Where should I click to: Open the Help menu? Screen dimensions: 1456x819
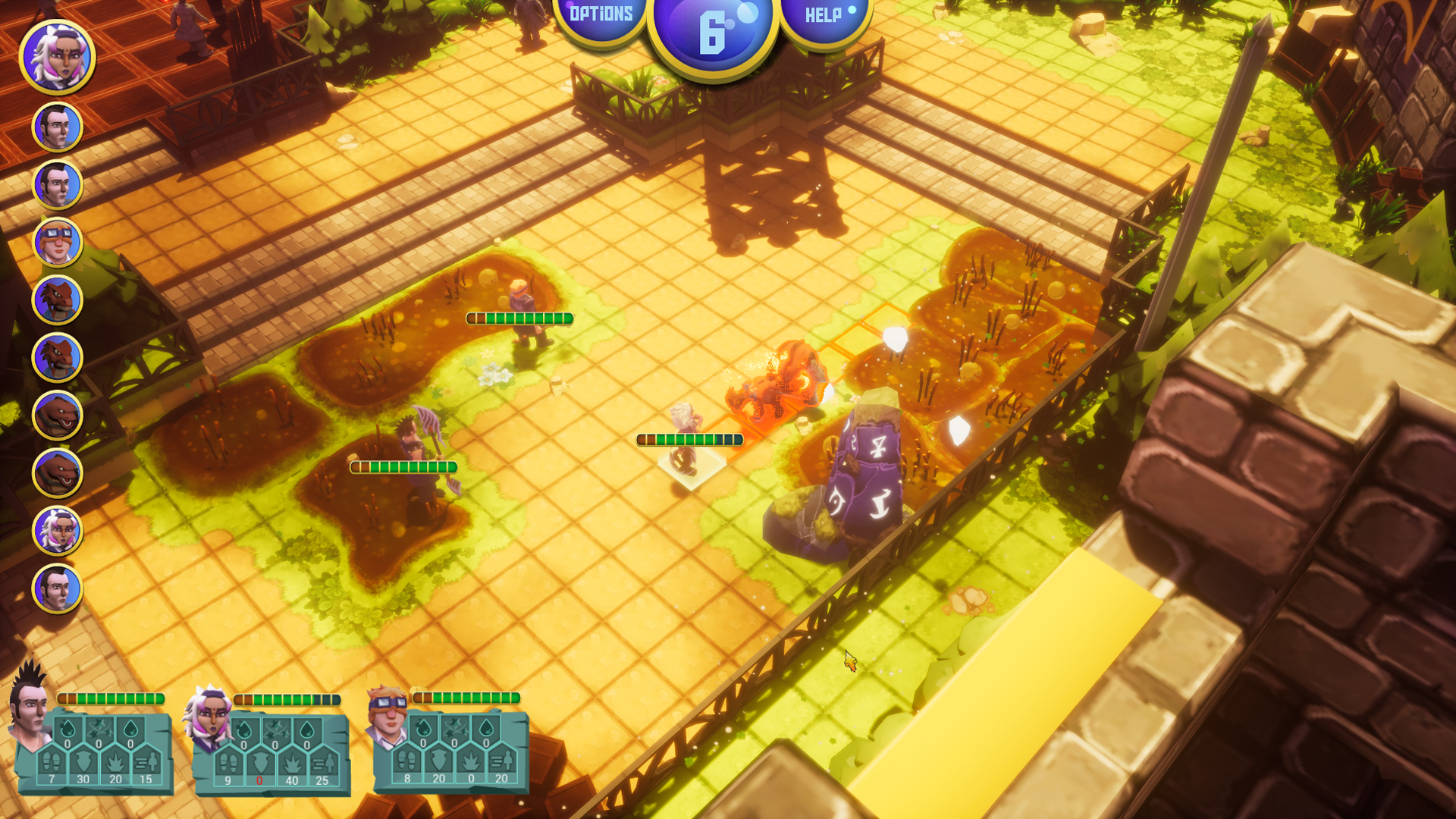(824, 13)
